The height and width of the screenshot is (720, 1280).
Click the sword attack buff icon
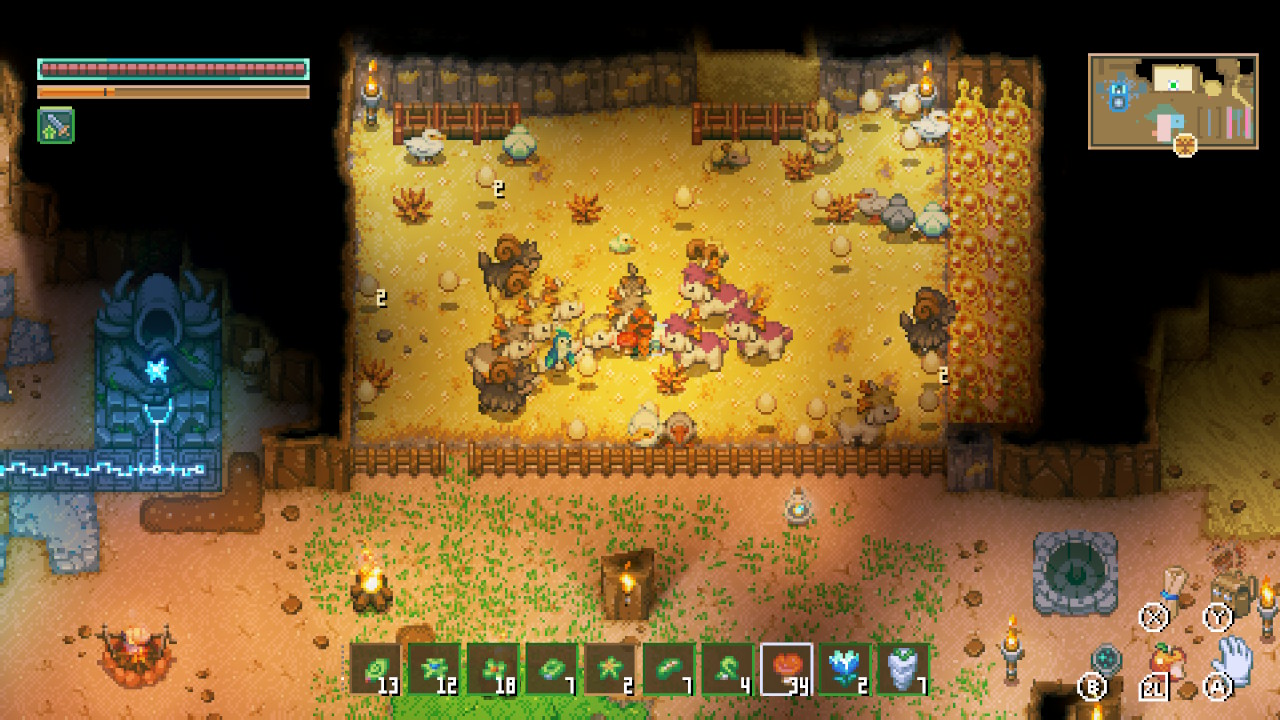coord(56,126)
